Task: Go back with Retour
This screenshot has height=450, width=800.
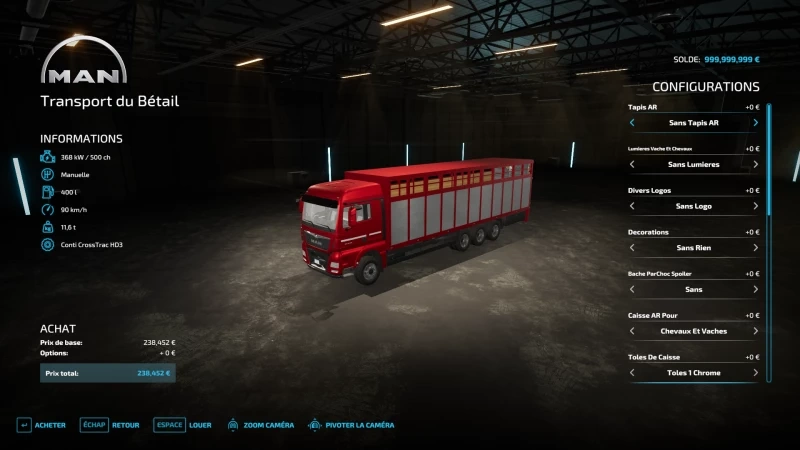Action: point(110,425)
